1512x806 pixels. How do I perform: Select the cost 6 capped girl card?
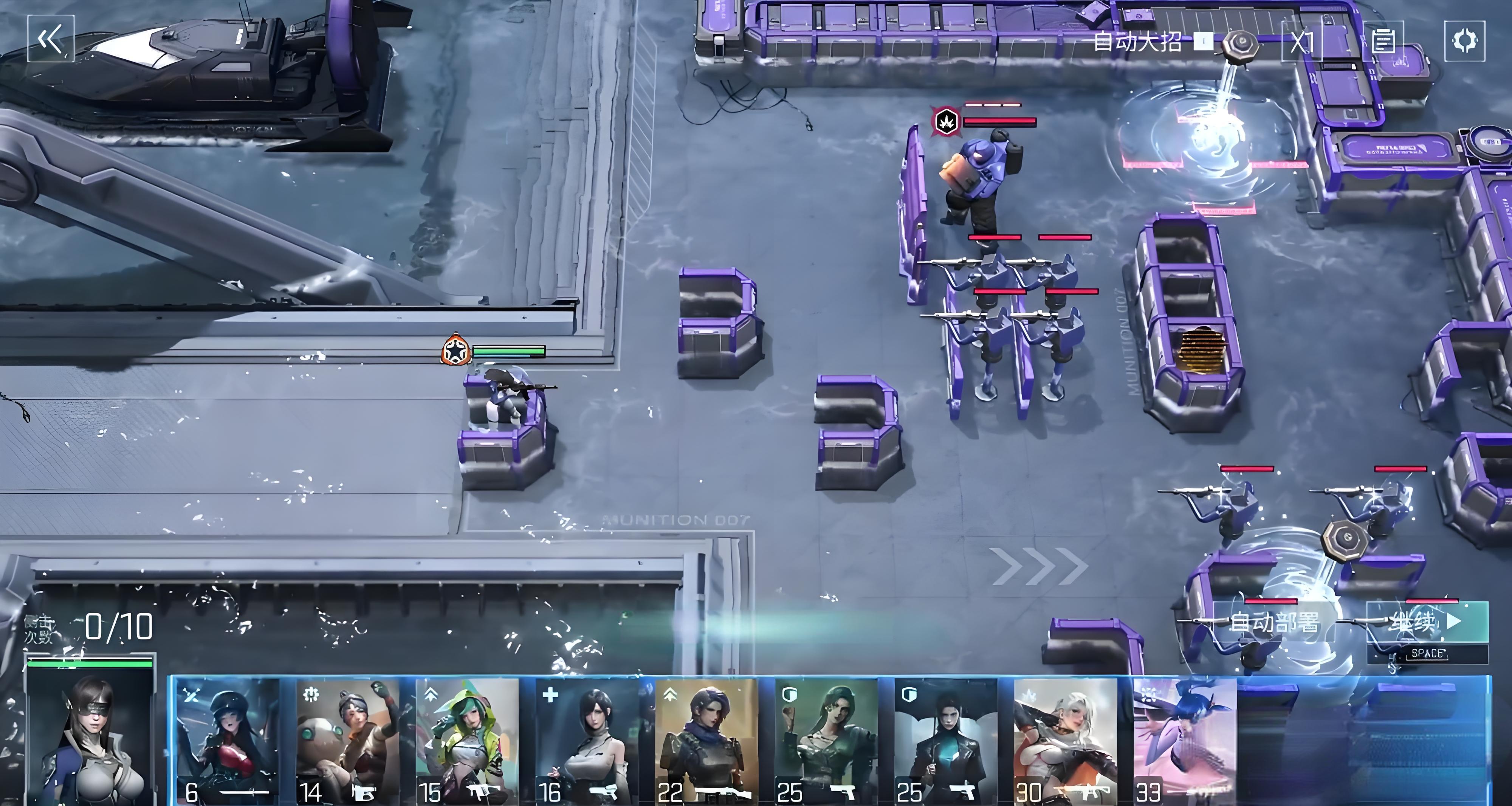click(x=228, y=741)
